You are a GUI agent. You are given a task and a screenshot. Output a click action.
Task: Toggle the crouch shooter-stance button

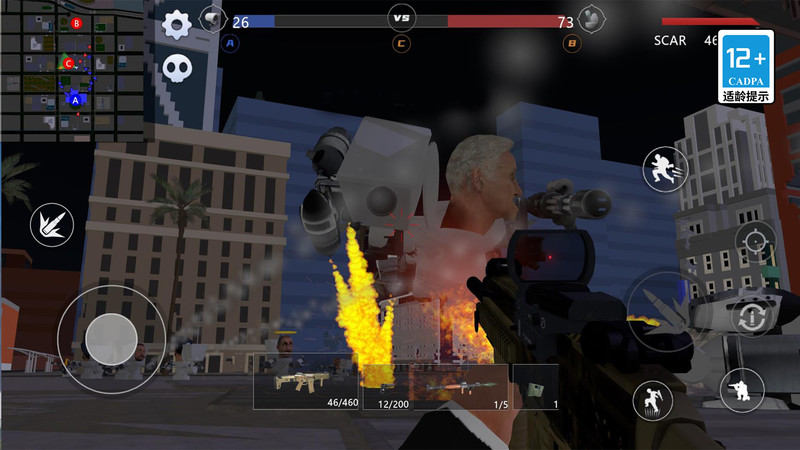coord(741,390)
